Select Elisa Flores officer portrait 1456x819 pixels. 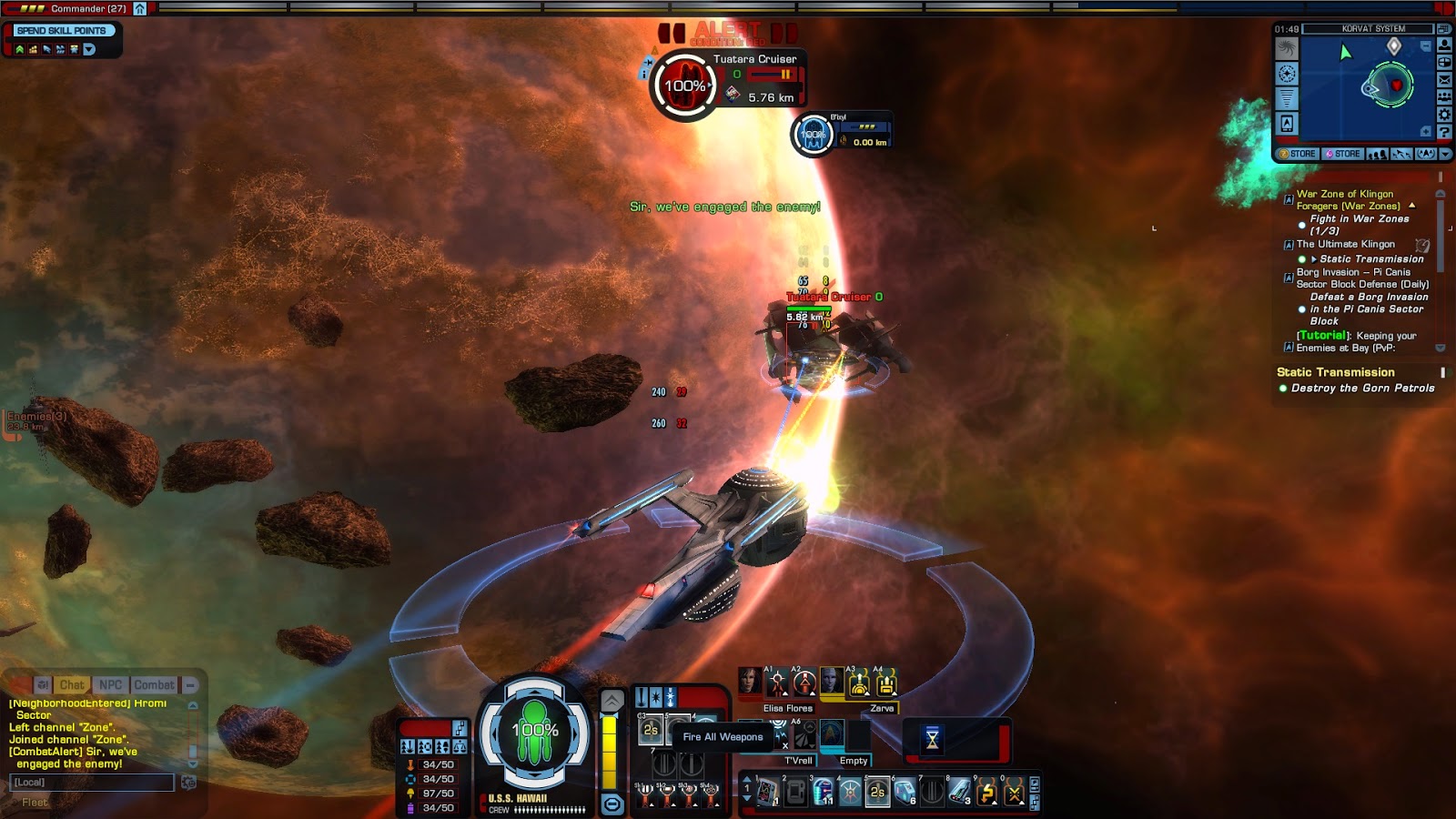pyautogui.click(x=750, y=682)
